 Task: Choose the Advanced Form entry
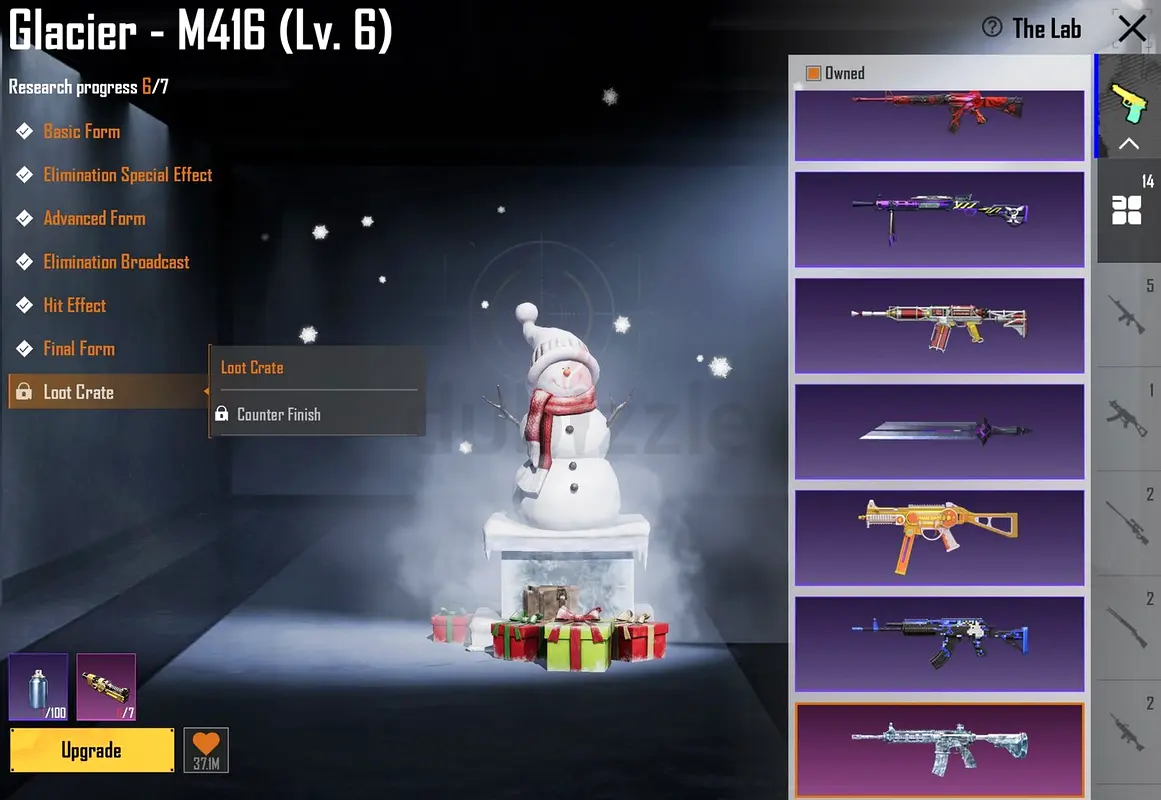click(x=94, y=218)
